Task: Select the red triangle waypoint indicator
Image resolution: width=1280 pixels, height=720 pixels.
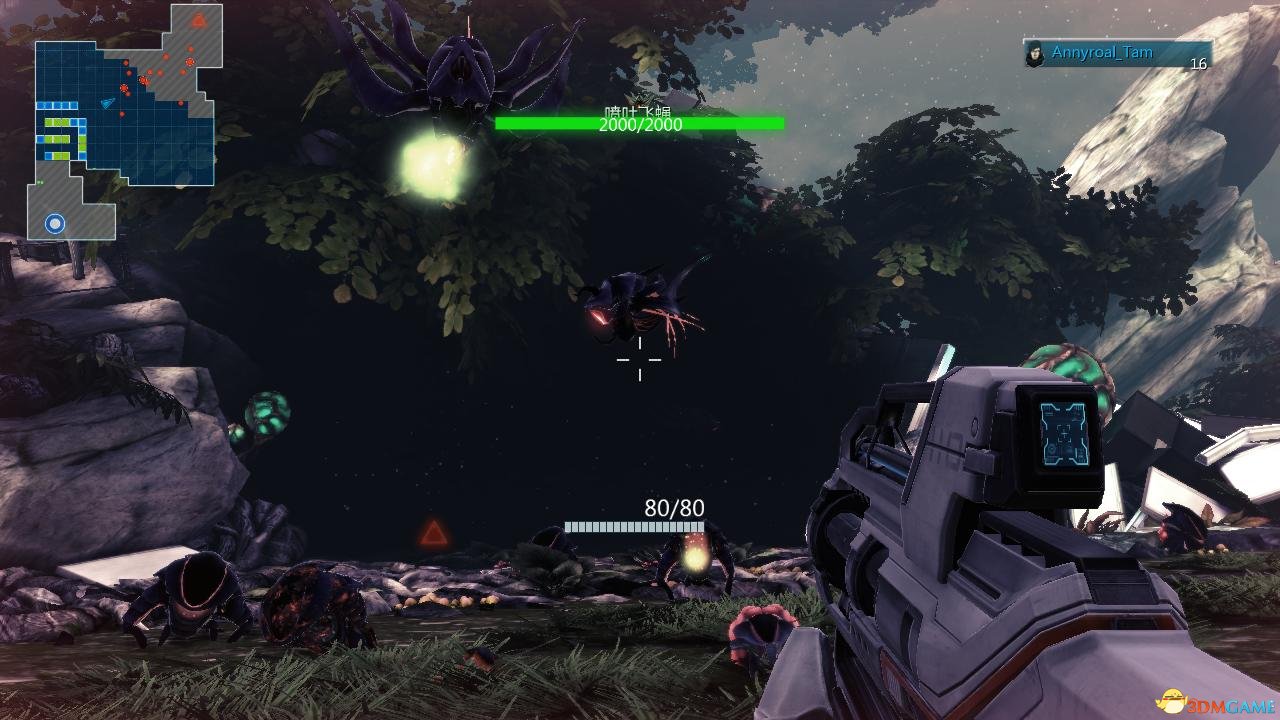Action: 433,532
